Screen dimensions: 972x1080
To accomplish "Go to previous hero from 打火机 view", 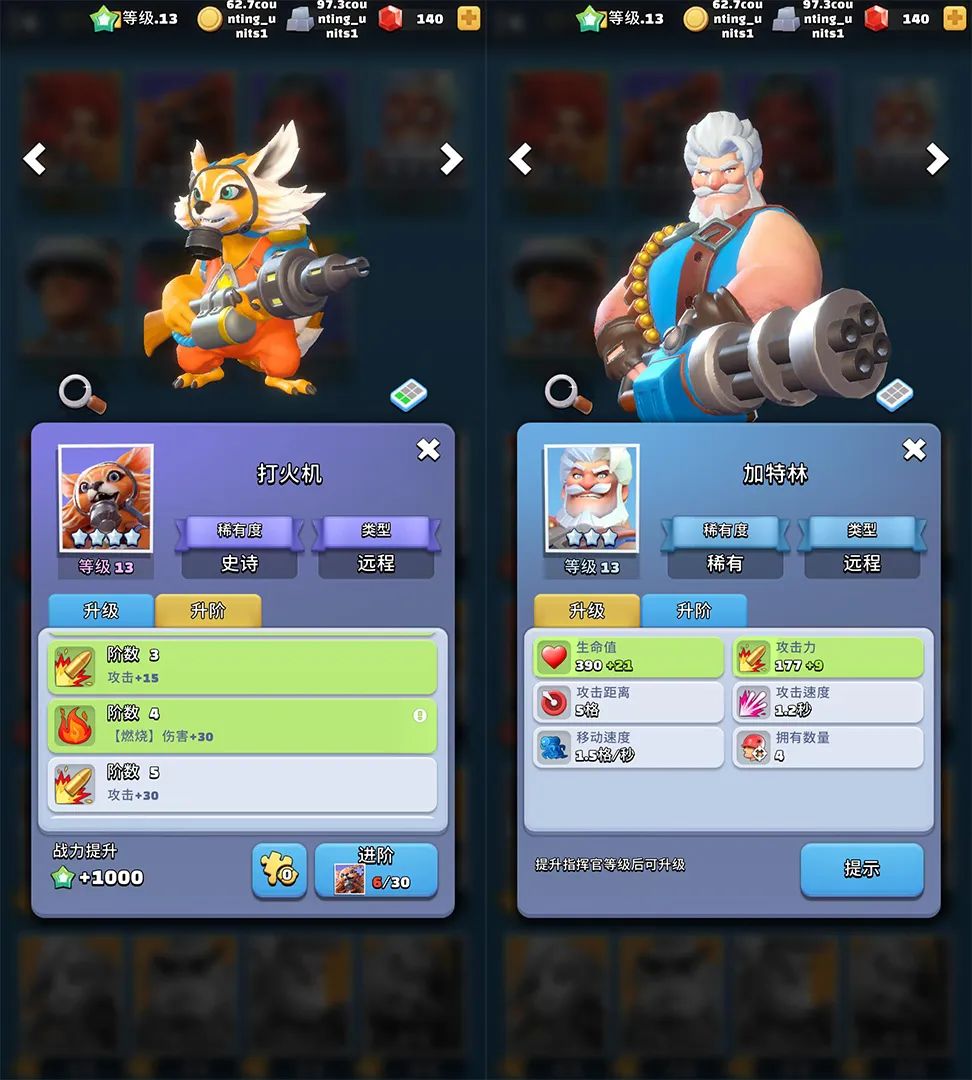I will tap(35, 159).
